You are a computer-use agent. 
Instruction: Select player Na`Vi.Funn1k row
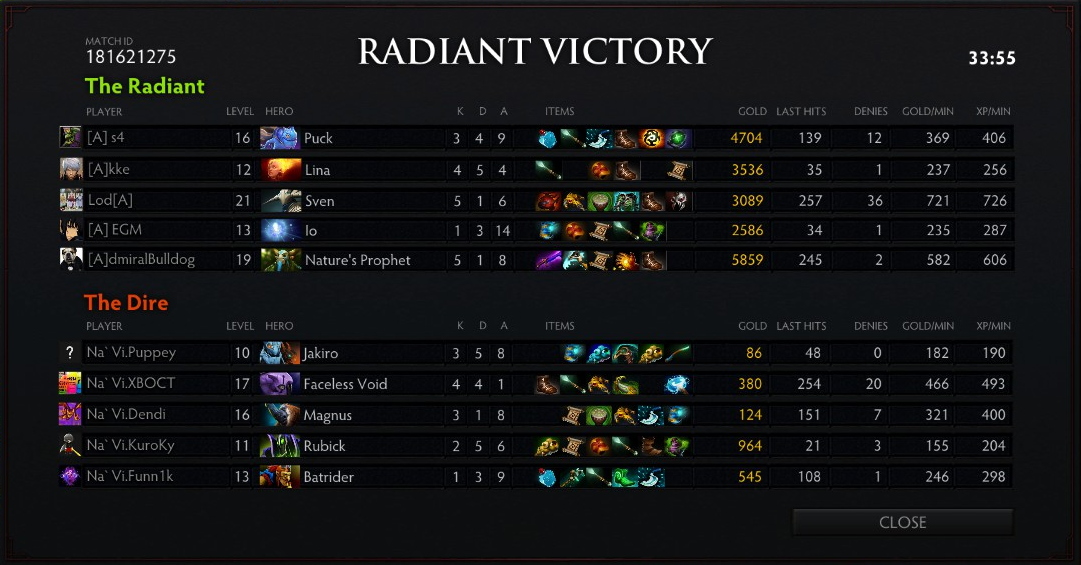point(130,477)
